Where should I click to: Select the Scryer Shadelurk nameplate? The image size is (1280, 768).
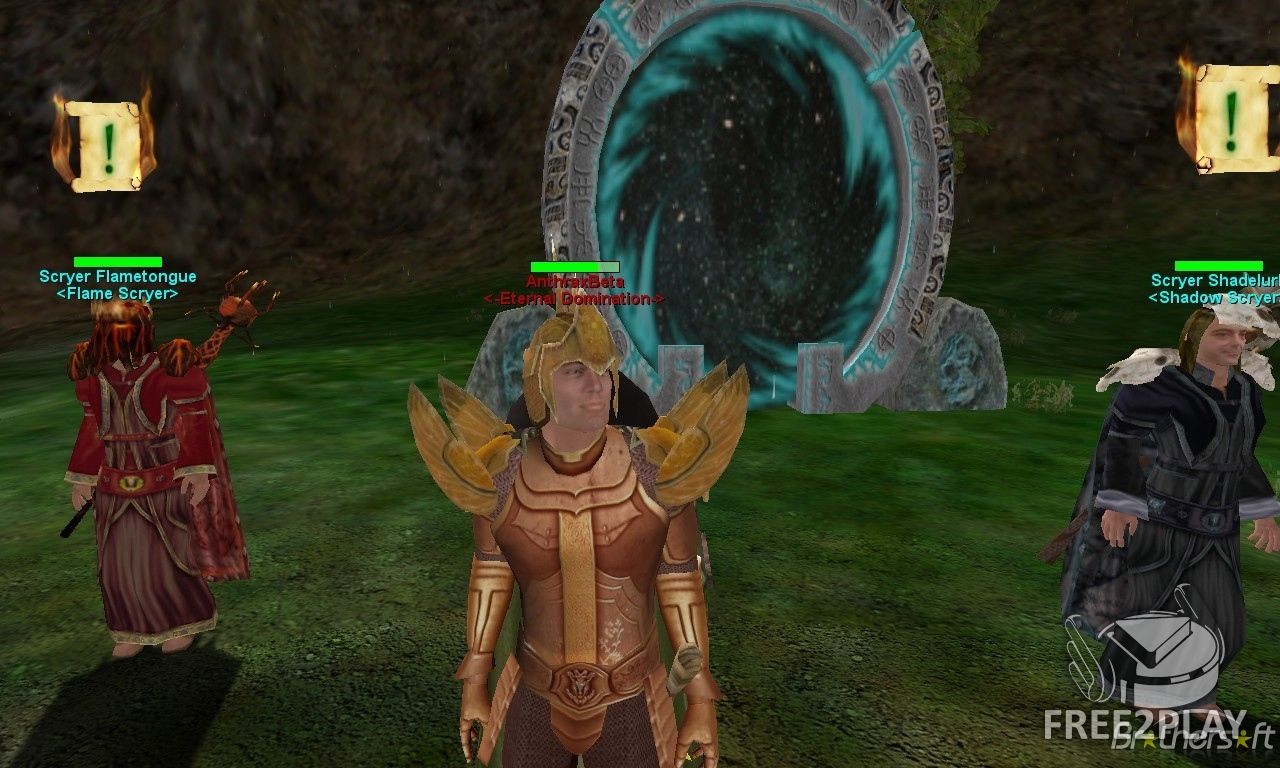coord(1216,281)
